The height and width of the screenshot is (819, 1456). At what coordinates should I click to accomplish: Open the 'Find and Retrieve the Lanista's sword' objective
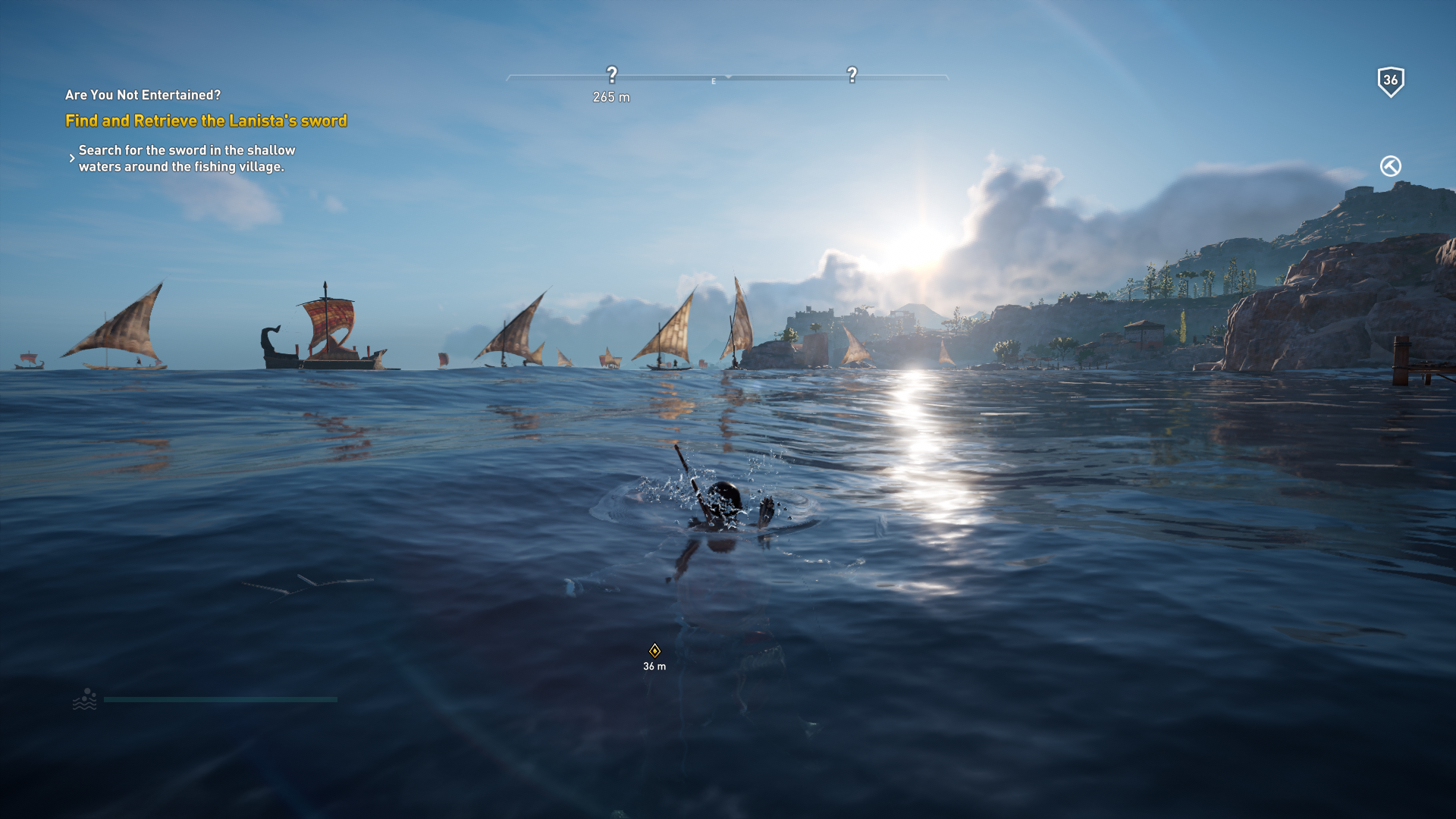(206, 121)
